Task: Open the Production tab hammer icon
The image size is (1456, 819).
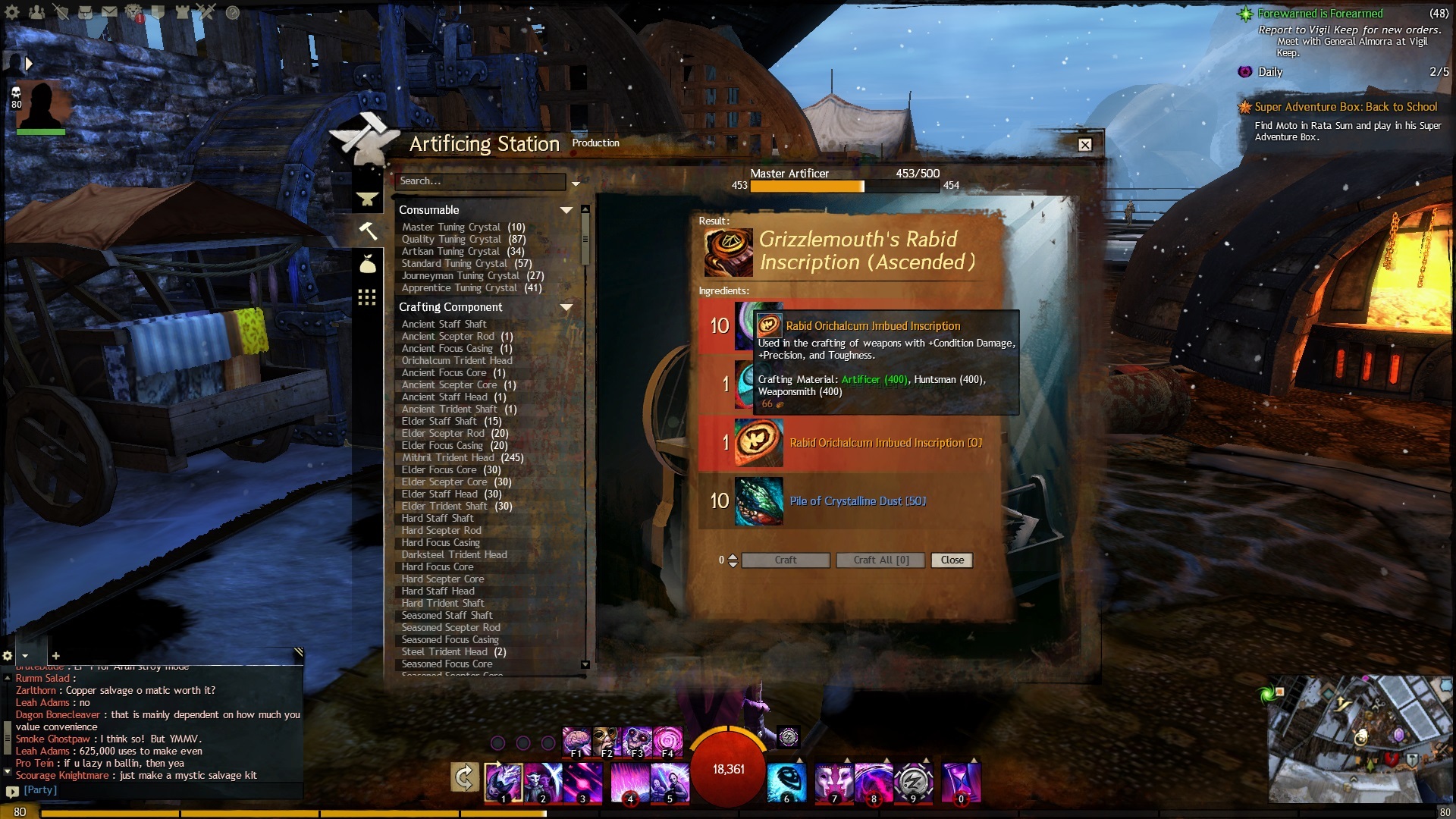Action: pos(367,231)
